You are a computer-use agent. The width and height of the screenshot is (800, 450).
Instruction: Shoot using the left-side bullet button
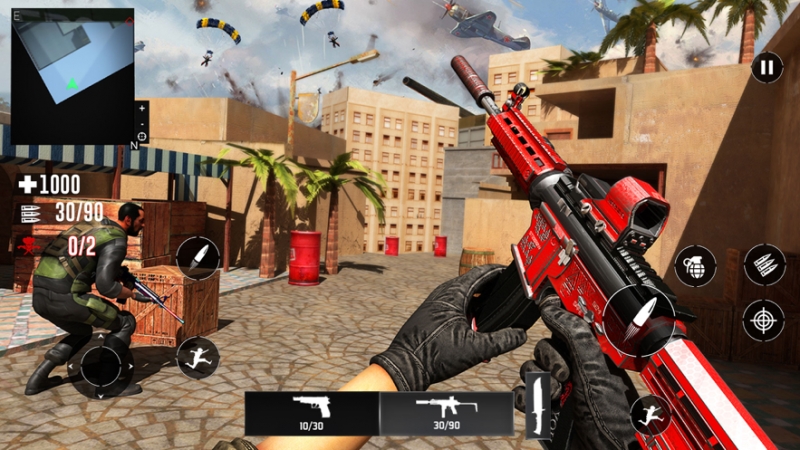[197, 257]
